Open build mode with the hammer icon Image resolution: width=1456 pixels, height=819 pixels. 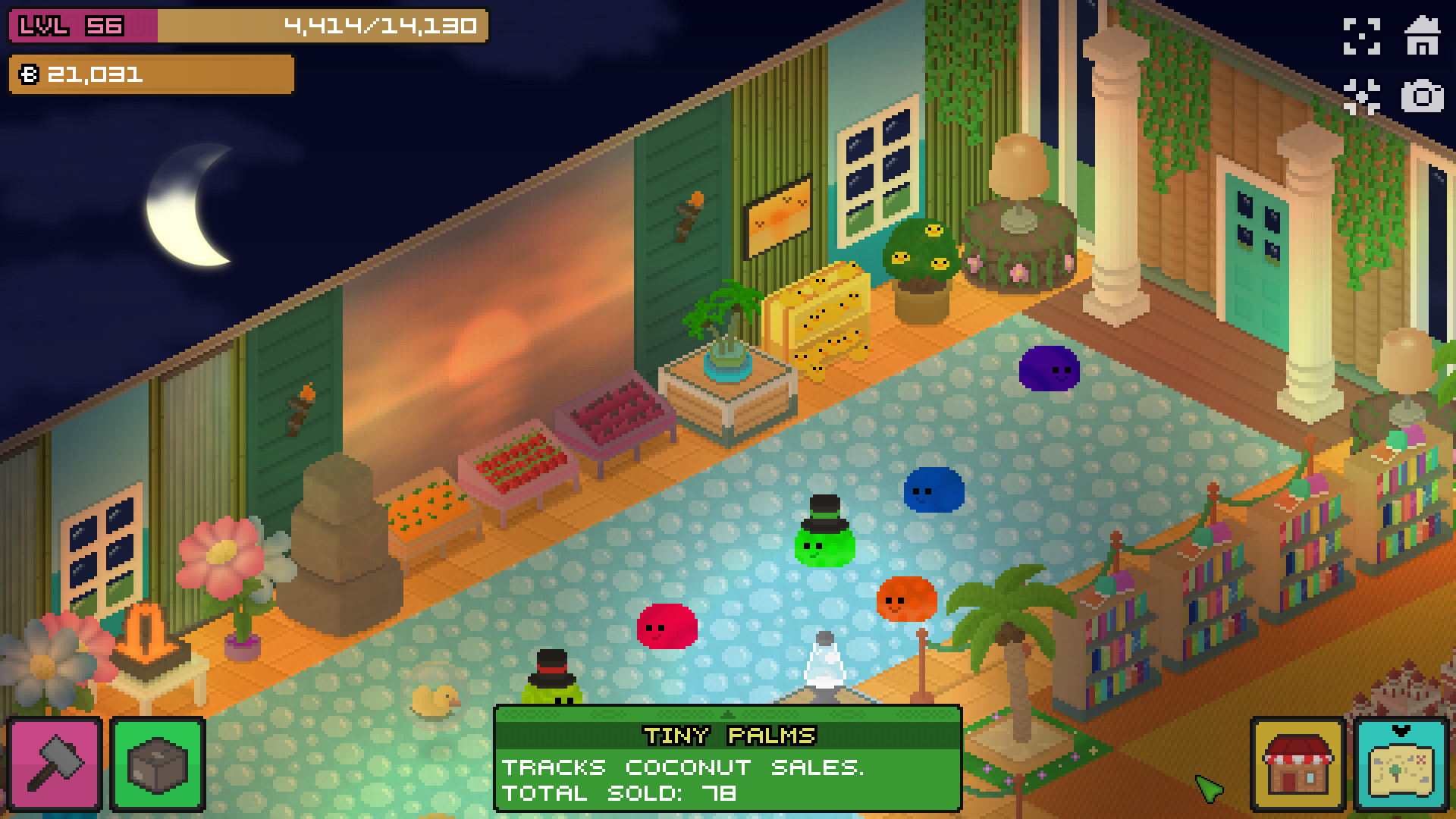click(x=55, y=764)
